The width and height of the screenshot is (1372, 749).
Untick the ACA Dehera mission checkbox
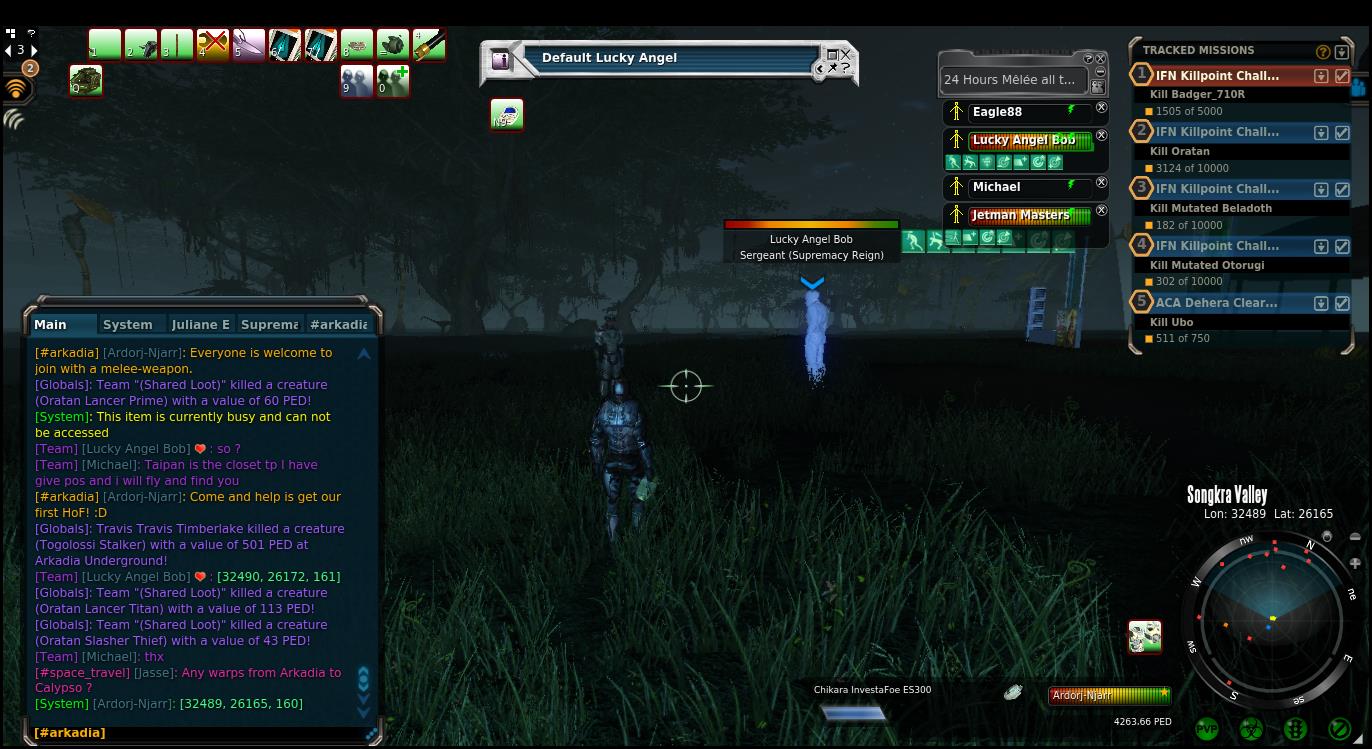click(x=1342, y=303)
